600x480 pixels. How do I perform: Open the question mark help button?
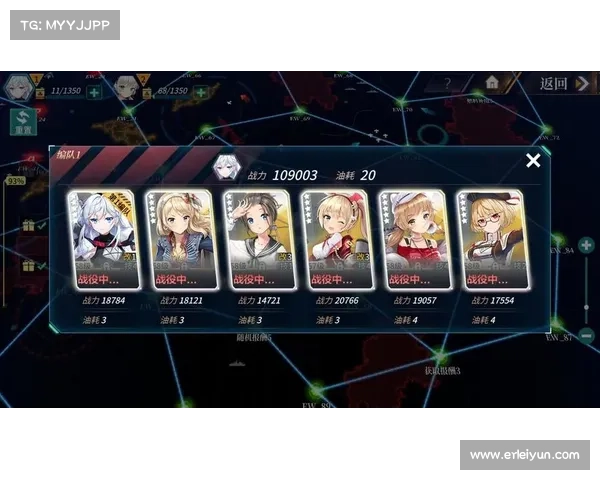448,84
